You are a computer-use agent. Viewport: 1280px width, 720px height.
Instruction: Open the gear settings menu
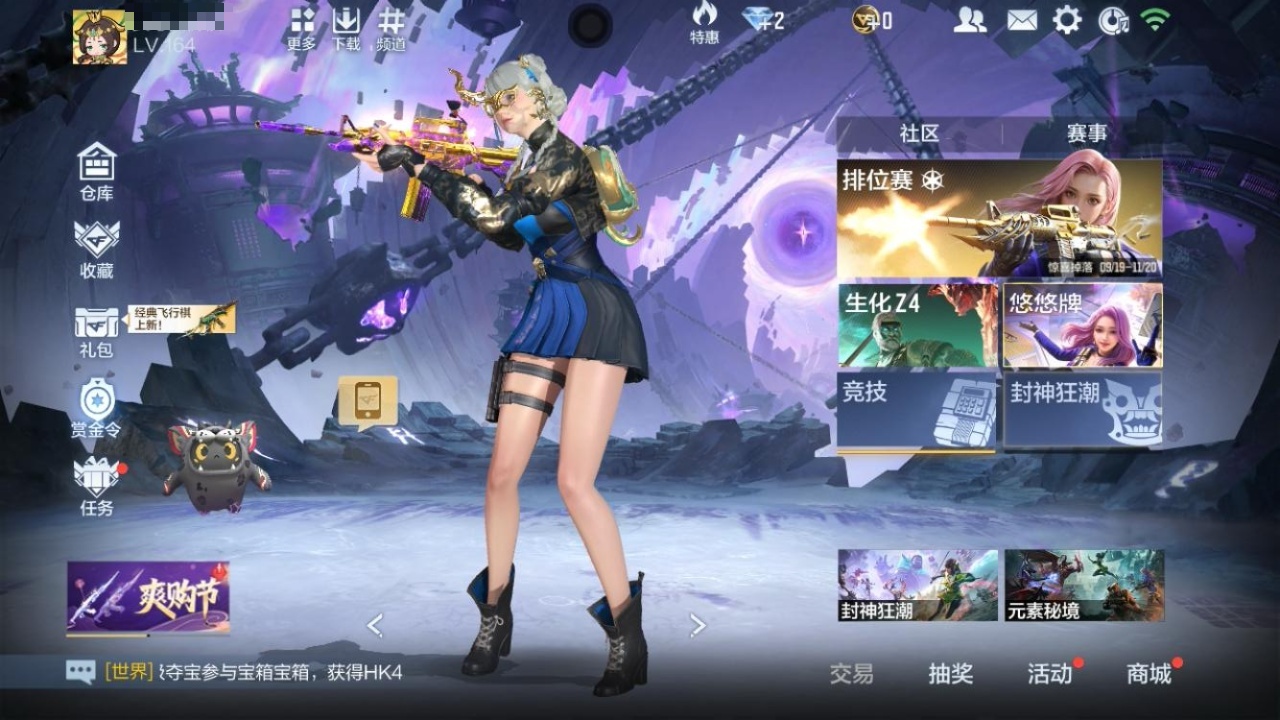[1067, 20]
